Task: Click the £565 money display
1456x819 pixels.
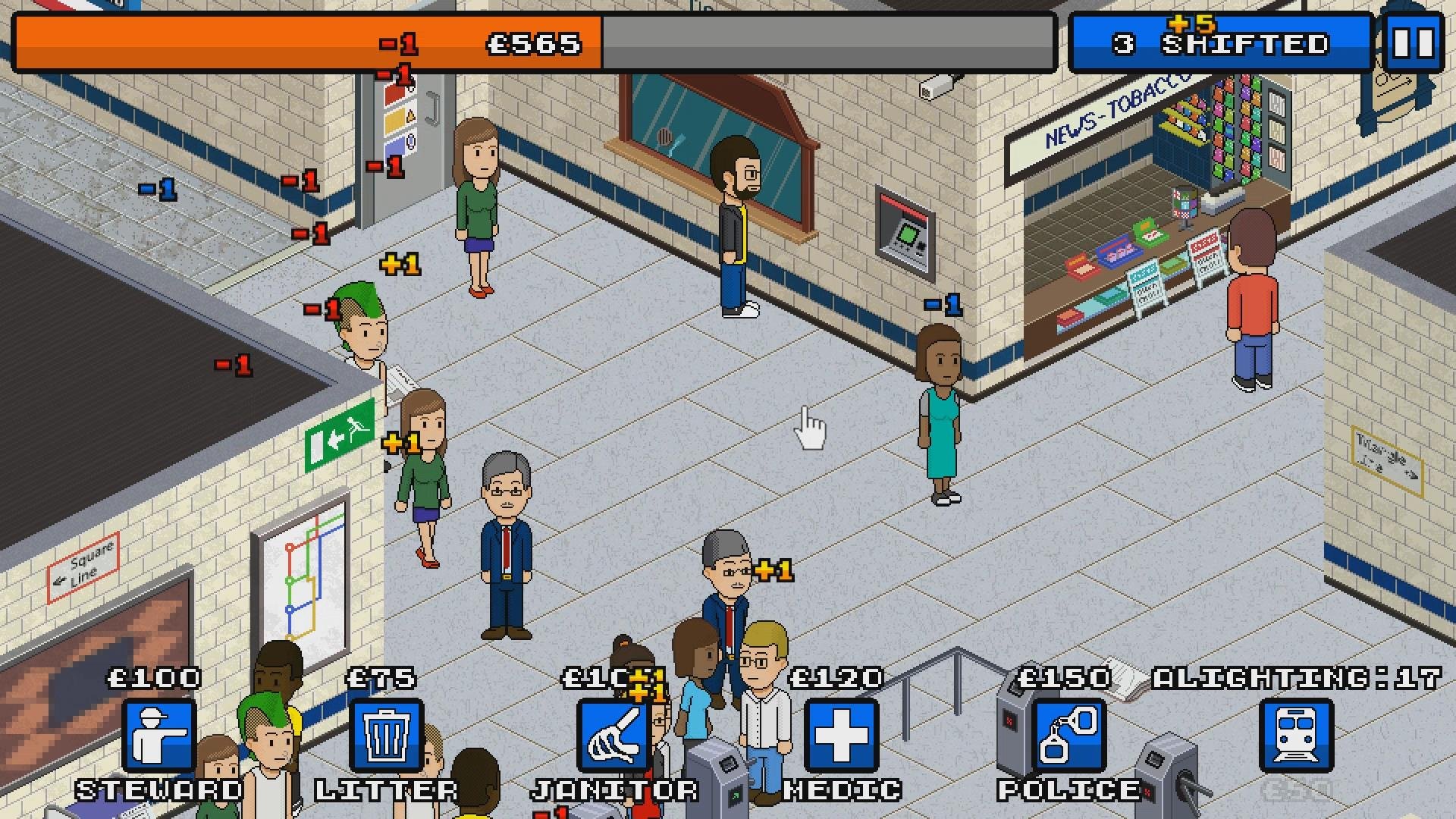Action: point(531,42)
